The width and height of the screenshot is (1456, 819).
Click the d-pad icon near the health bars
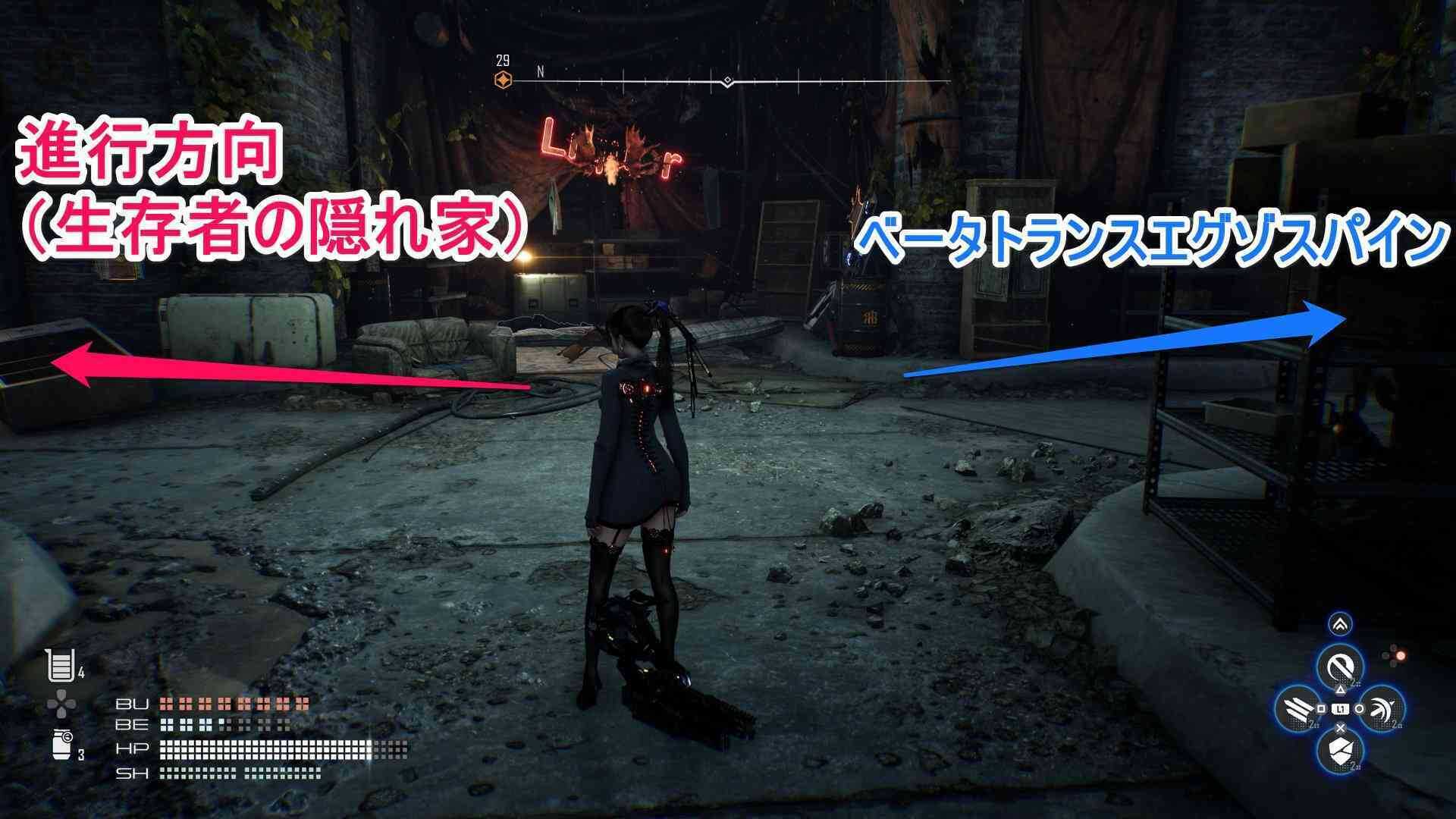pyautogui.click(x=61, y=702)
